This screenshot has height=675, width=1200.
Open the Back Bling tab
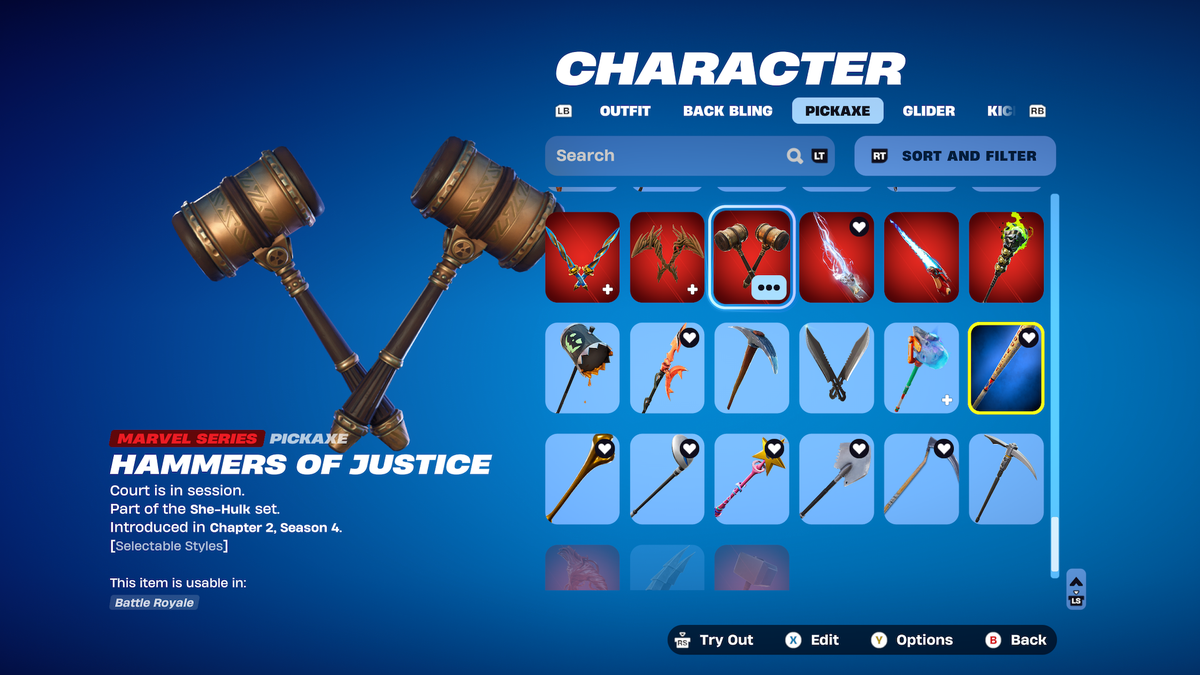coord(727,111)
